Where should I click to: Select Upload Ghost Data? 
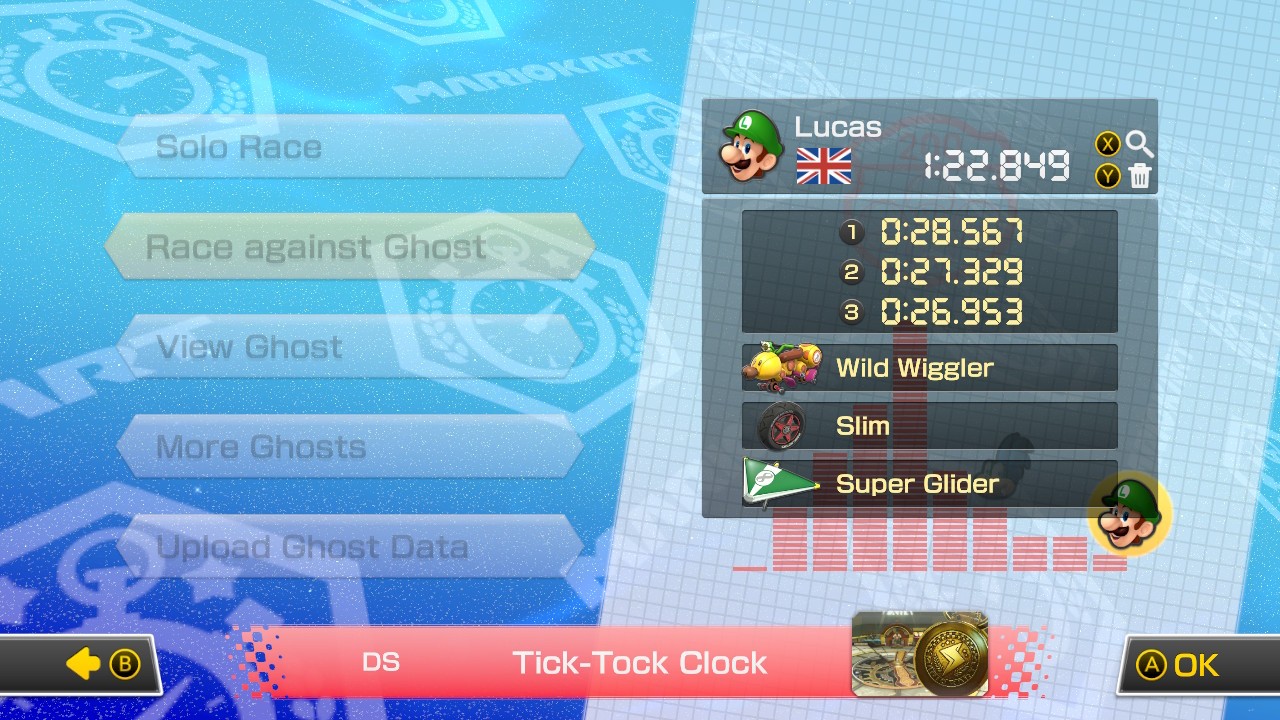tap(350, 547)
